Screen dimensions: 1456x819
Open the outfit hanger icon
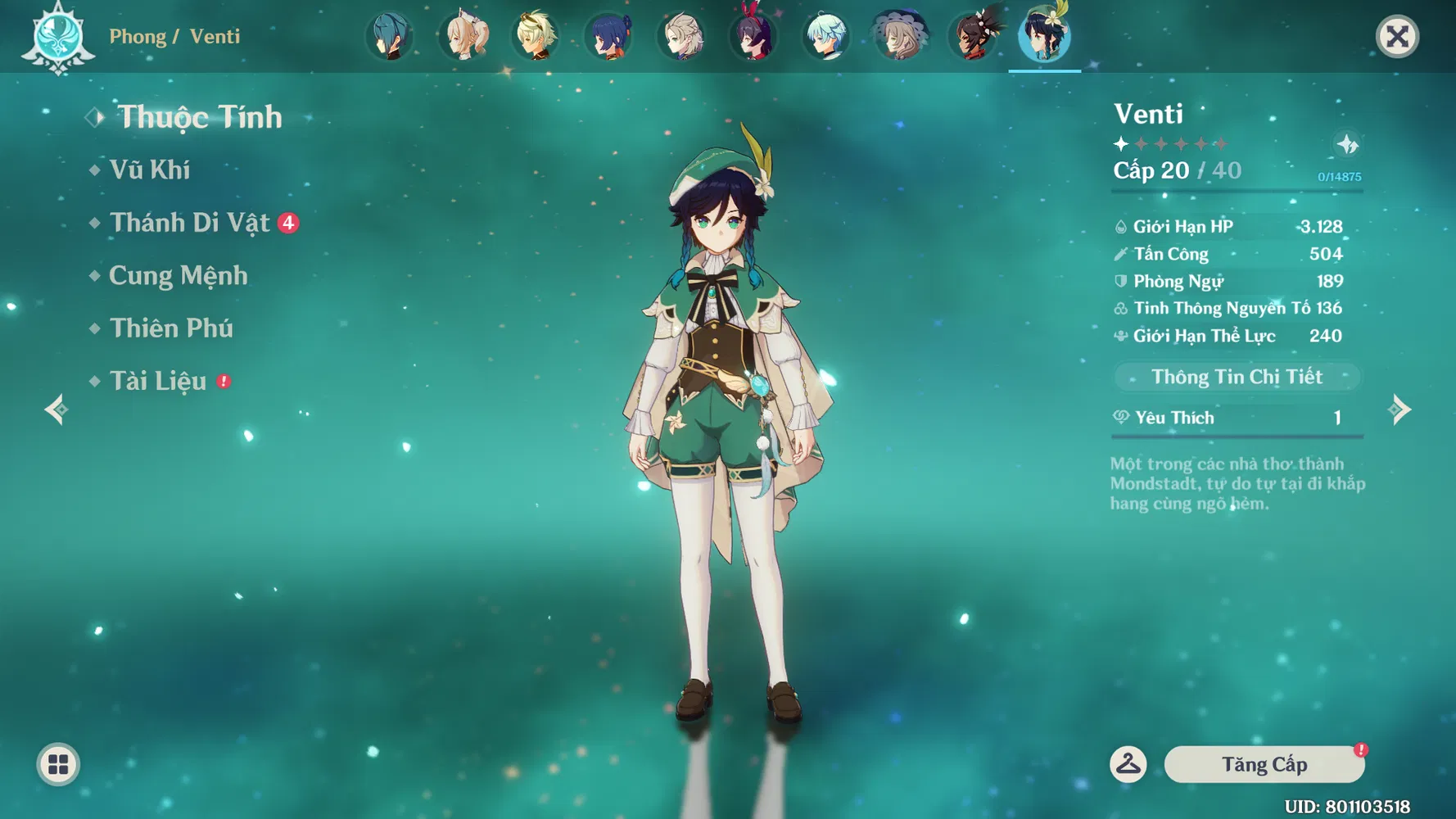pyautogui.click(x=1128, y=764)
